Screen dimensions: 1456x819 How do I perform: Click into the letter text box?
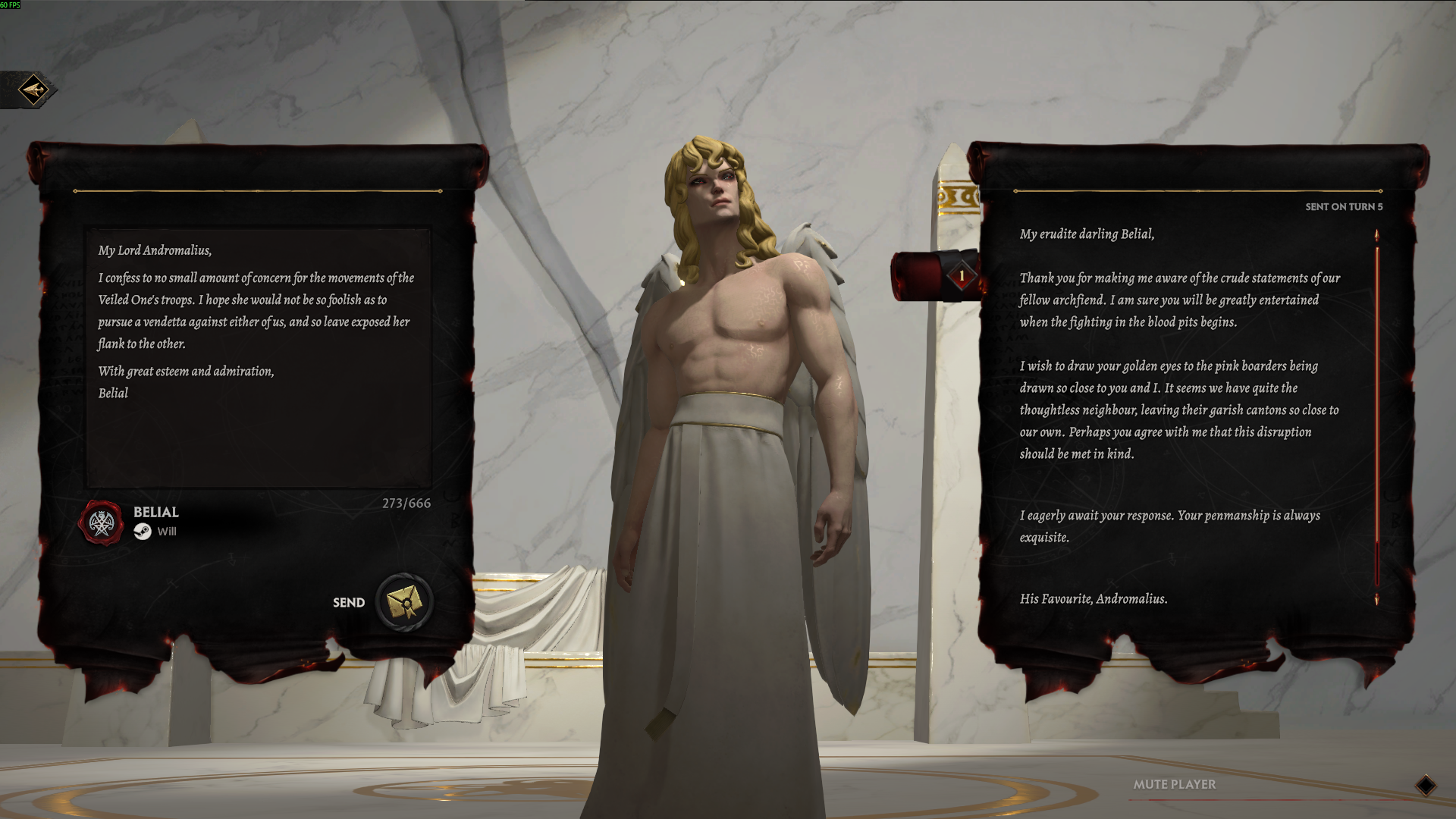click(x=258, y=356)
